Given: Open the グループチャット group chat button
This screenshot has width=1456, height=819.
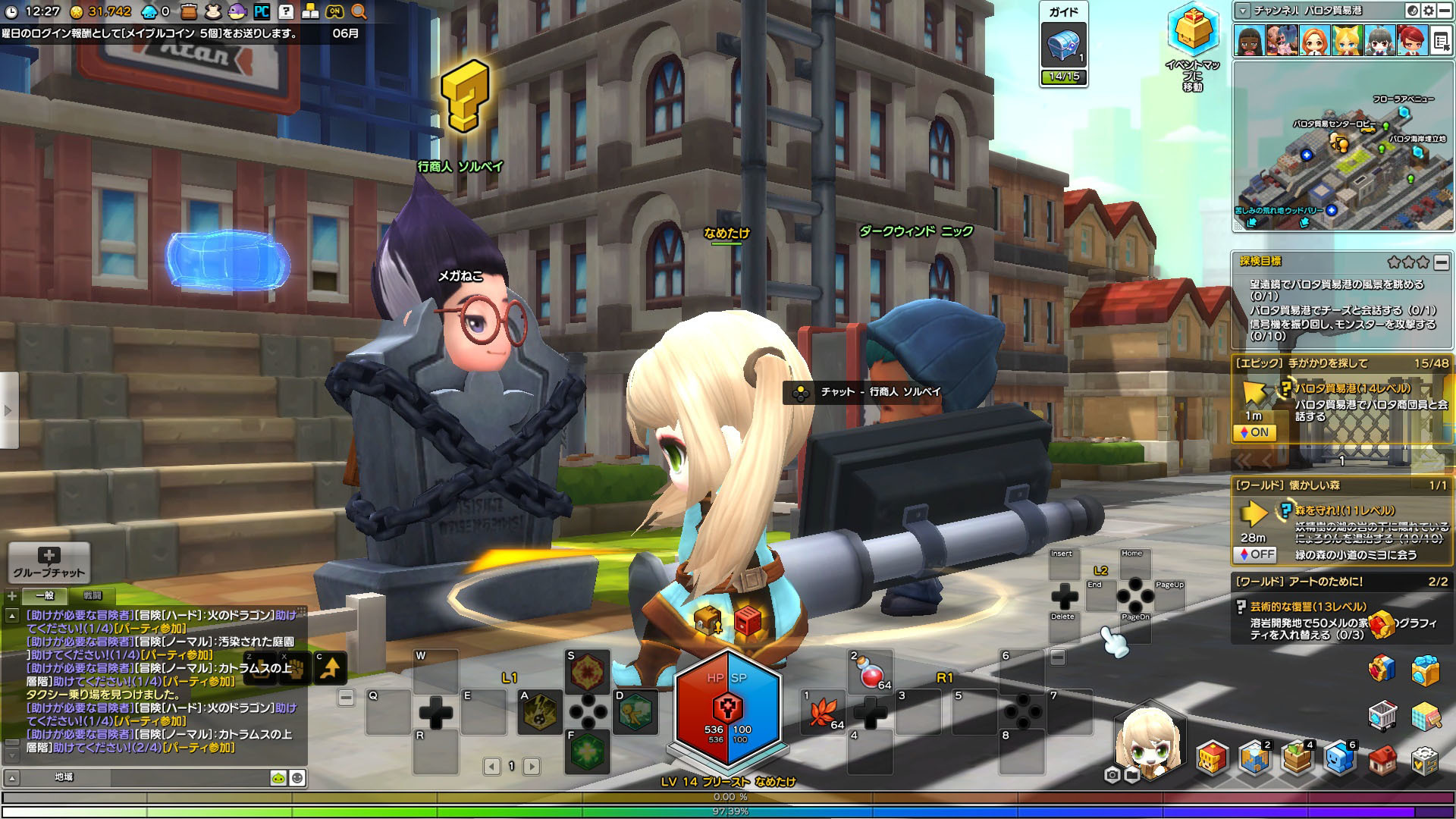Looking at the screenshot, I should pos(49,562).
